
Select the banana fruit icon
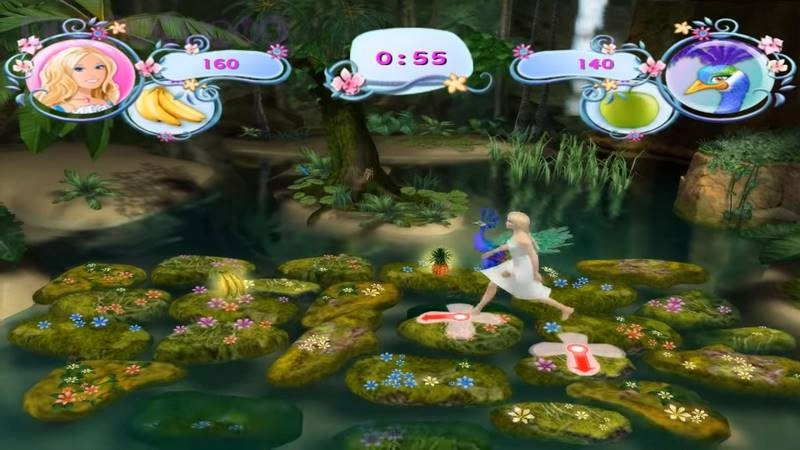pyautogui.click(x=169, y=104)
